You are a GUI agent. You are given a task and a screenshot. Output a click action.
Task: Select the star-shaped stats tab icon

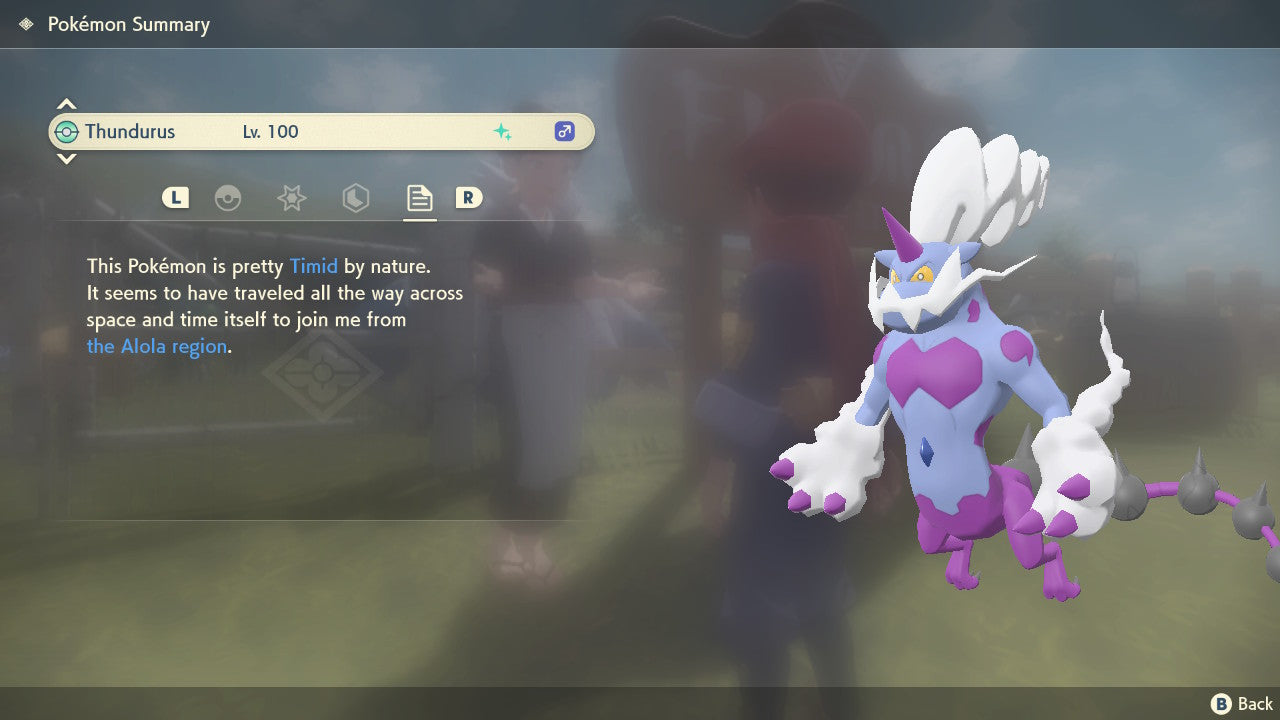[291, 198]
